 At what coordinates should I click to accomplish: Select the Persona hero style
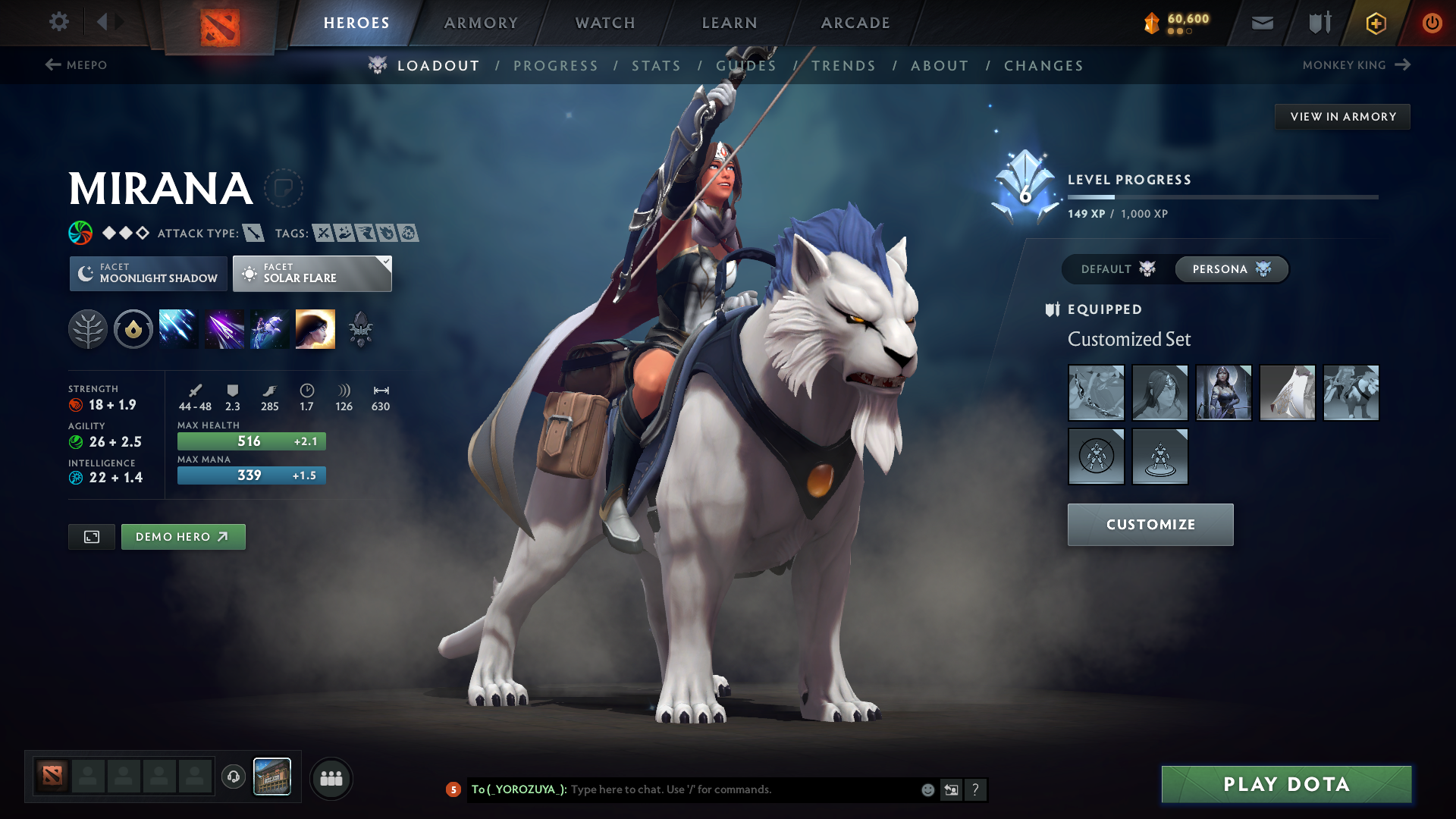(1231, 269)
